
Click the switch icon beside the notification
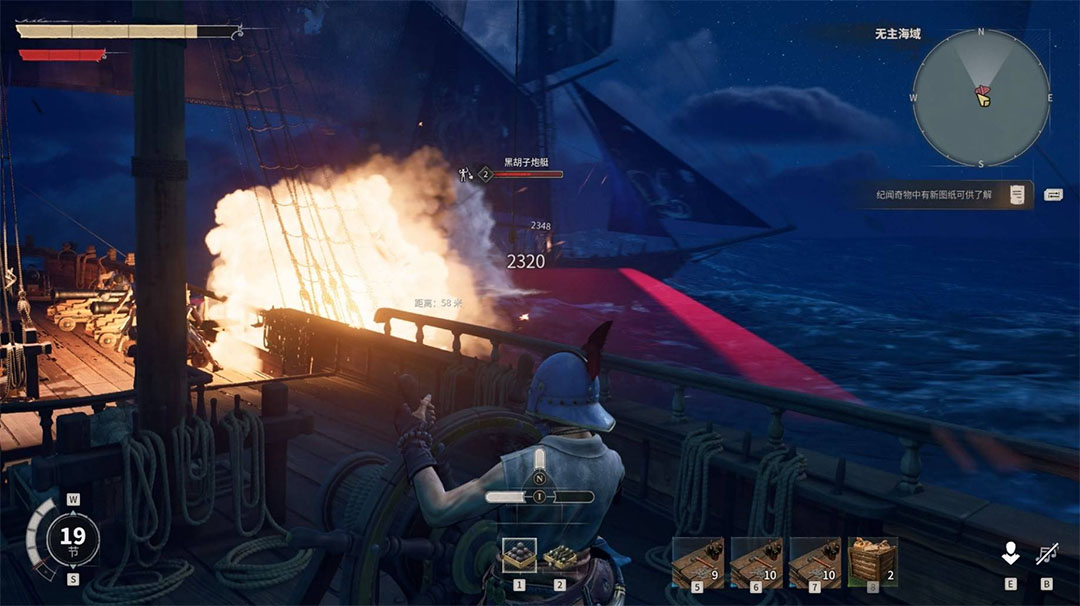pyautogui.click(x=1053, y=194)
